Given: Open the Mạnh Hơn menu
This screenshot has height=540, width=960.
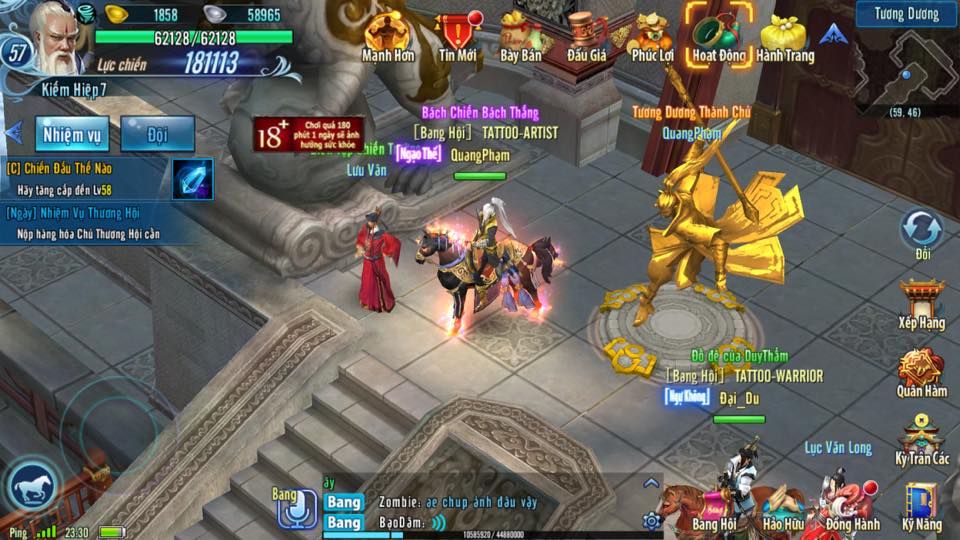Looking at the screenshot, I should pos(388,36).
